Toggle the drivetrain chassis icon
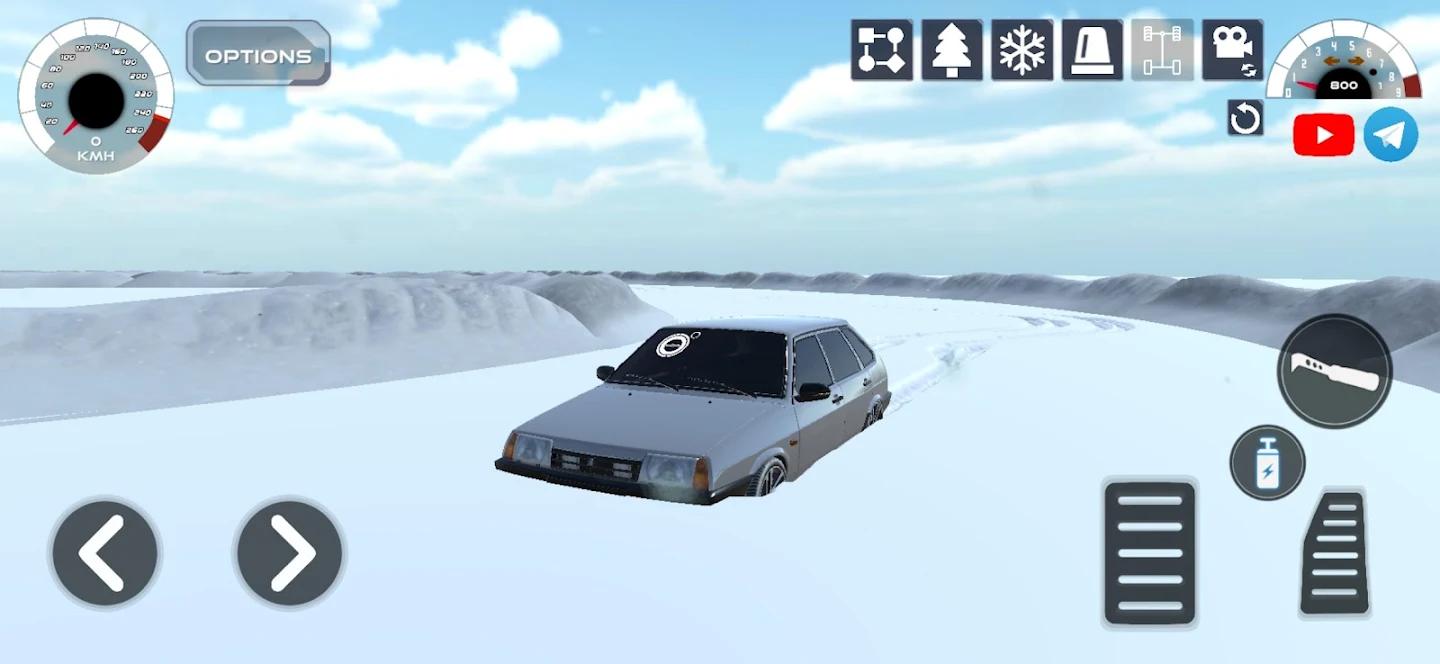The image size is (1440, 664). pos(1162,50)
